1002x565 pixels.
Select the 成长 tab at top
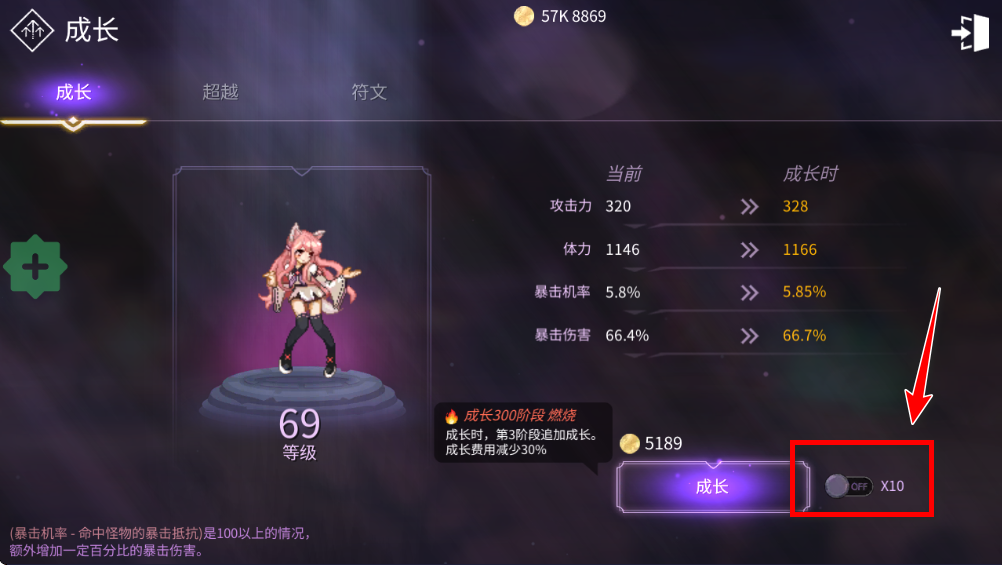[73, 92]
